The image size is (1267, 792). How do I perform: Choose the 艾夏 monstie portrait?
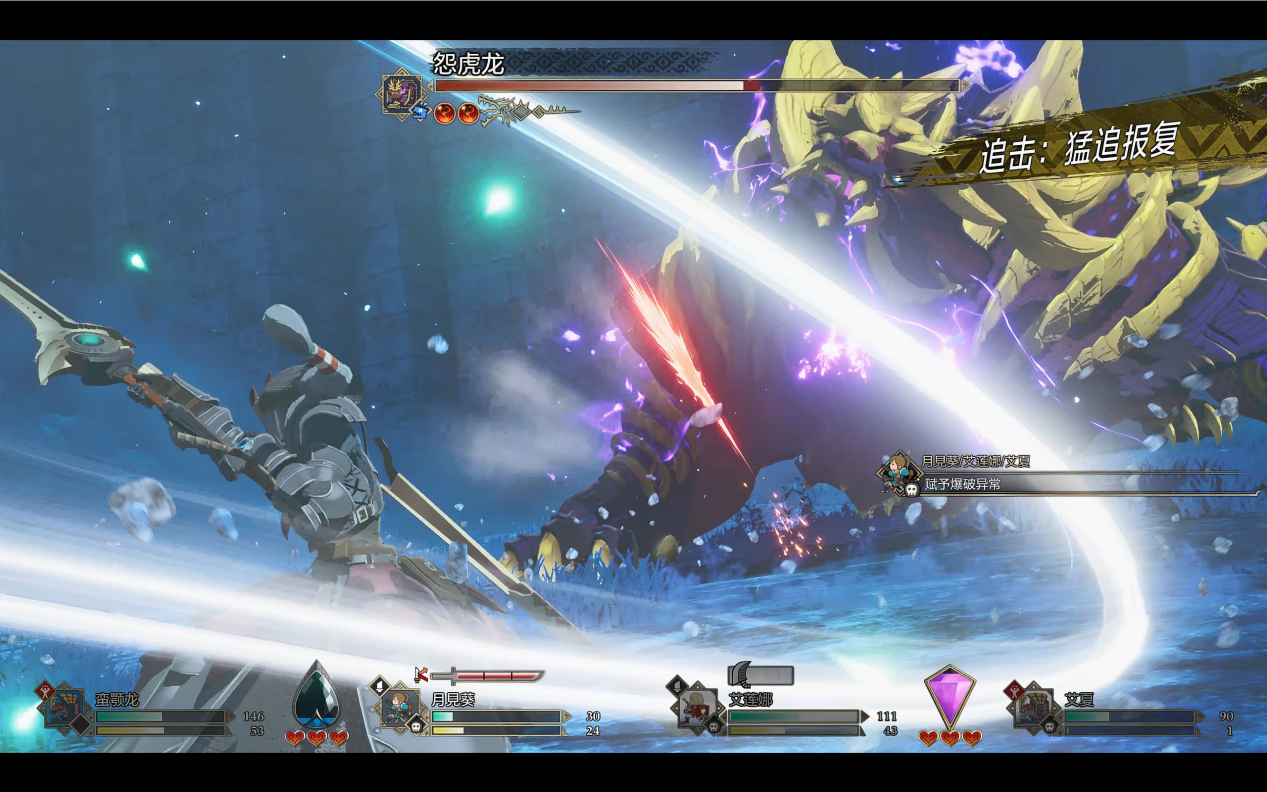coord(1033,707)
